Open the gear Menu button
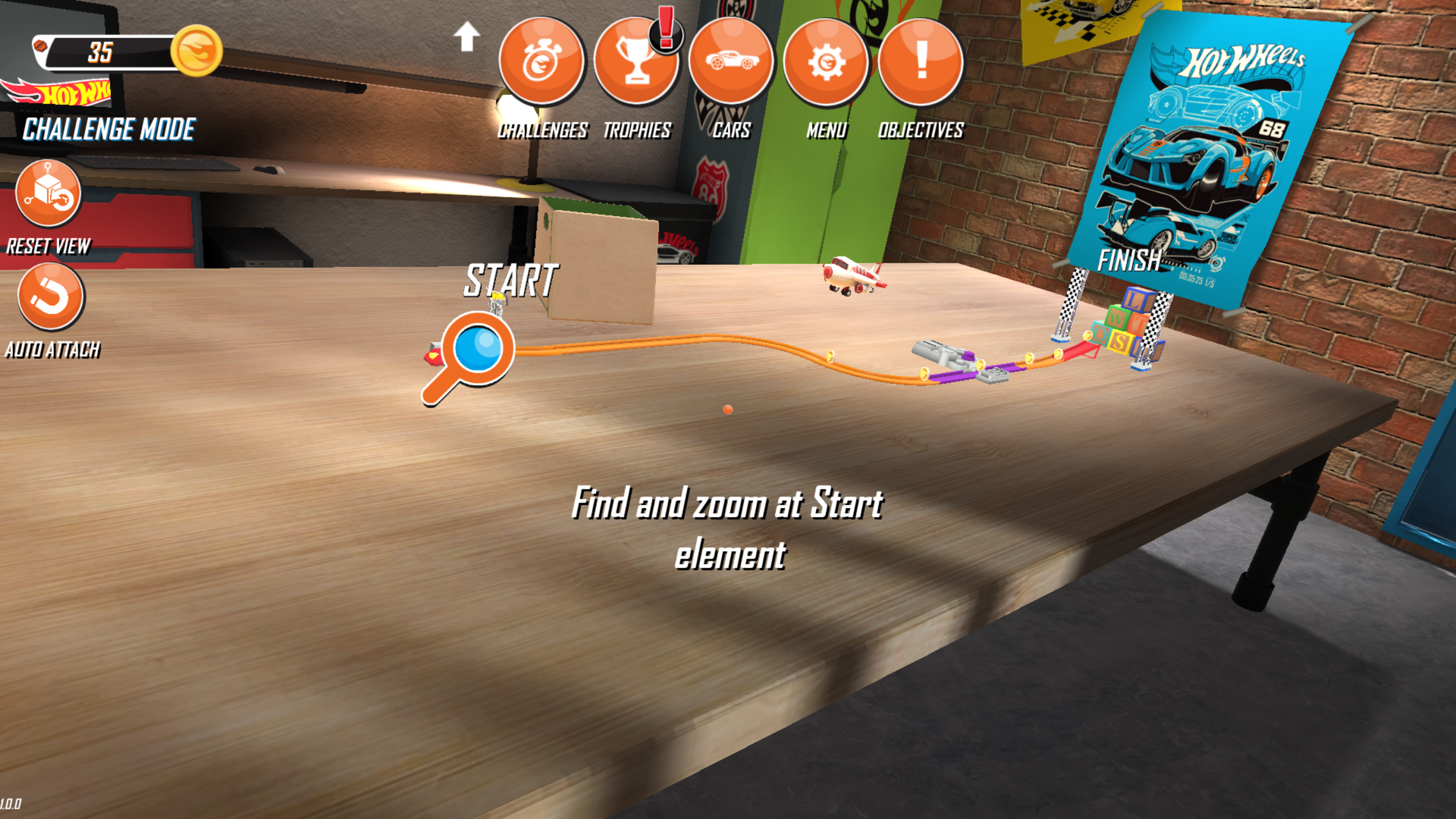This screenshot has height=819, width=1456. click(x=826, y=61)
